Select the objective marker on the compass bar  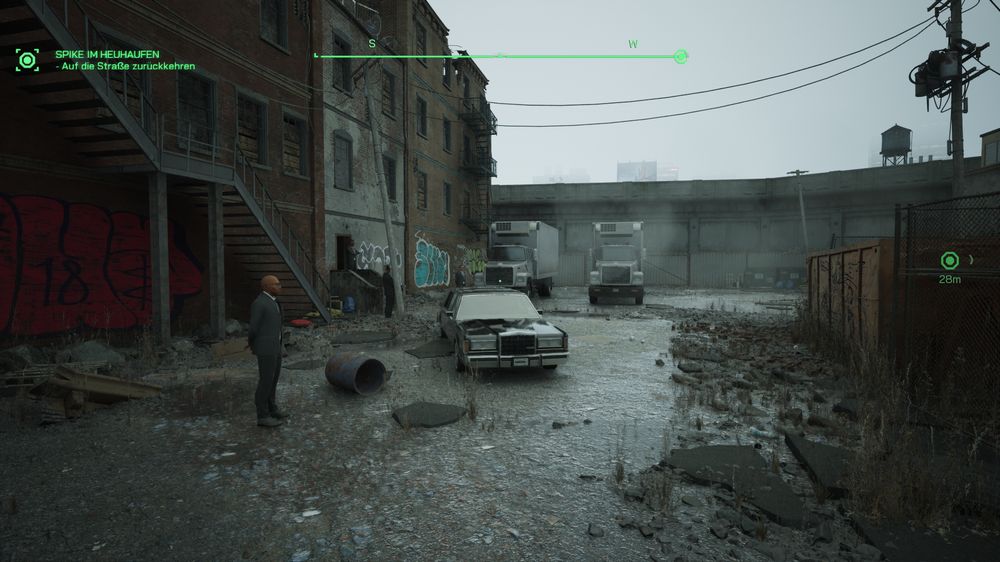point(681,57)
